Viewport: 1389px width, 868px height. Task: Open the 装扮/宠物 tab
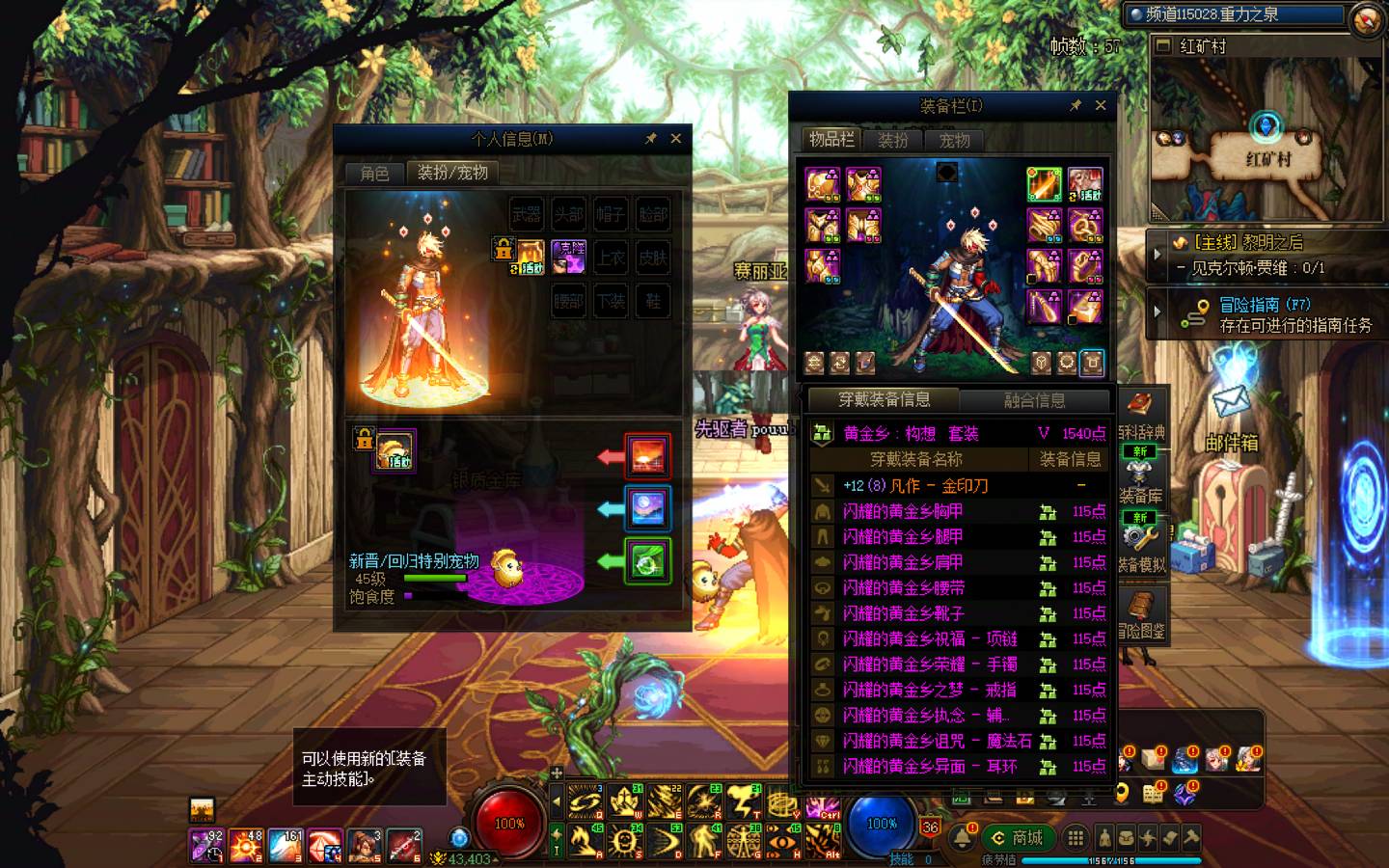pos(452,173)
